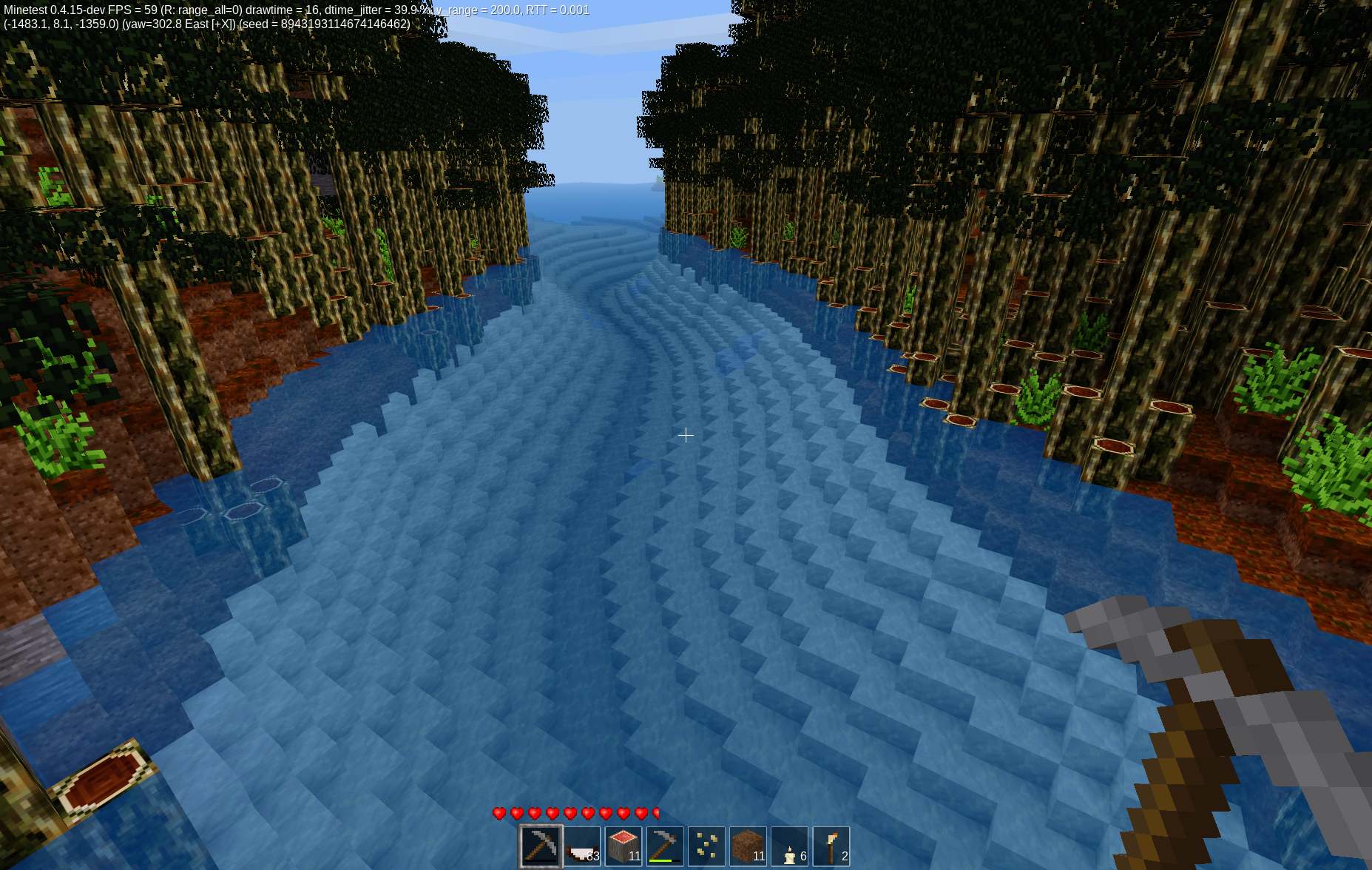
Task: Select the seeds item in the hotbar
Action: tap(708, 846)
